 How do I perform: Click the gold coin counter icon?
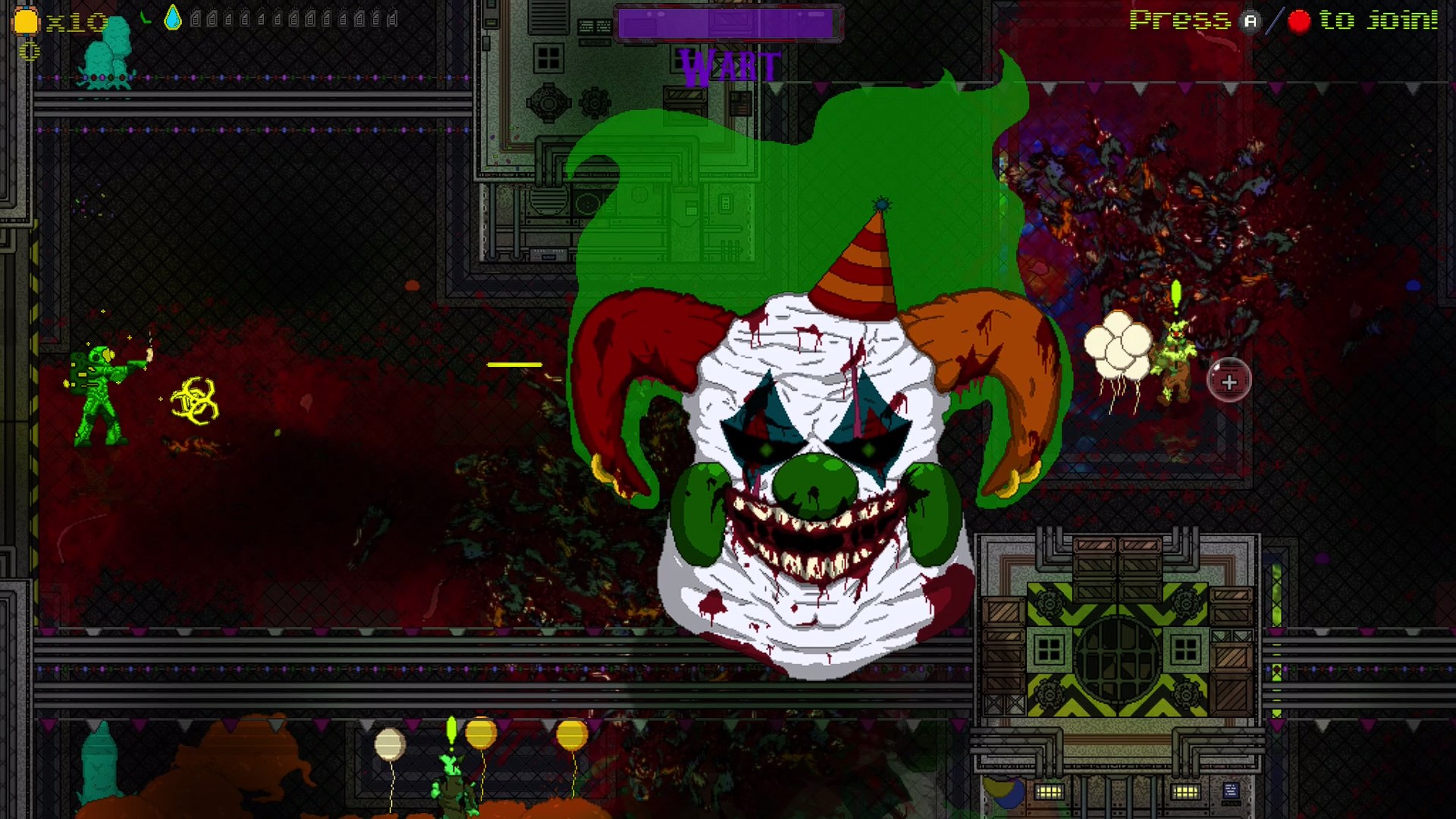25,20
